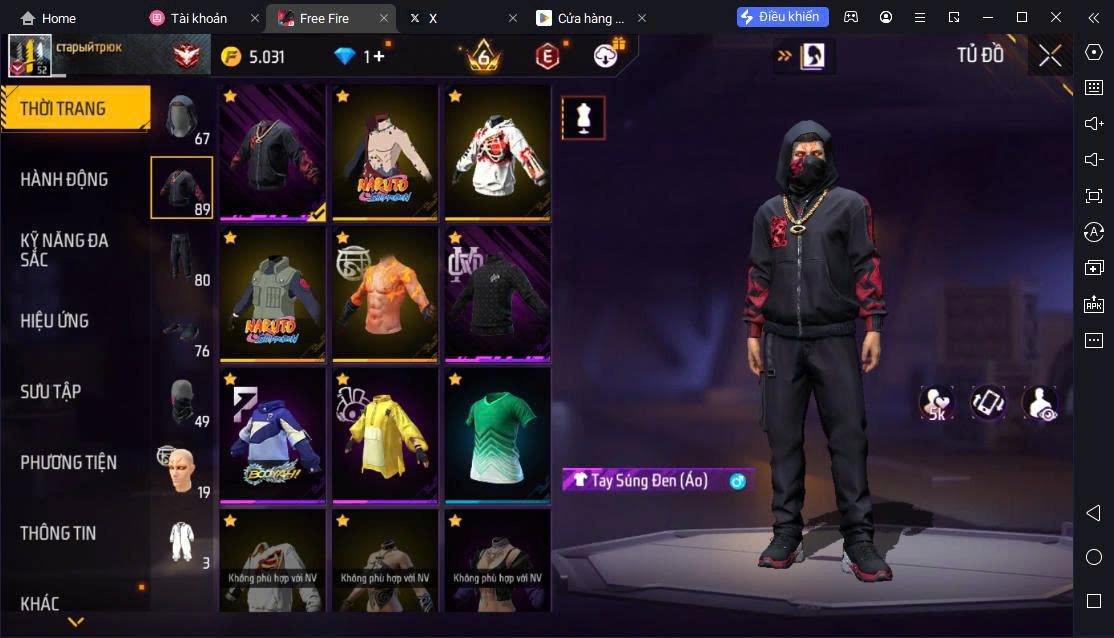The image size is (1114, 638).
Task: Open the shoes category showing 76
Action: click(x=182, y=331)
